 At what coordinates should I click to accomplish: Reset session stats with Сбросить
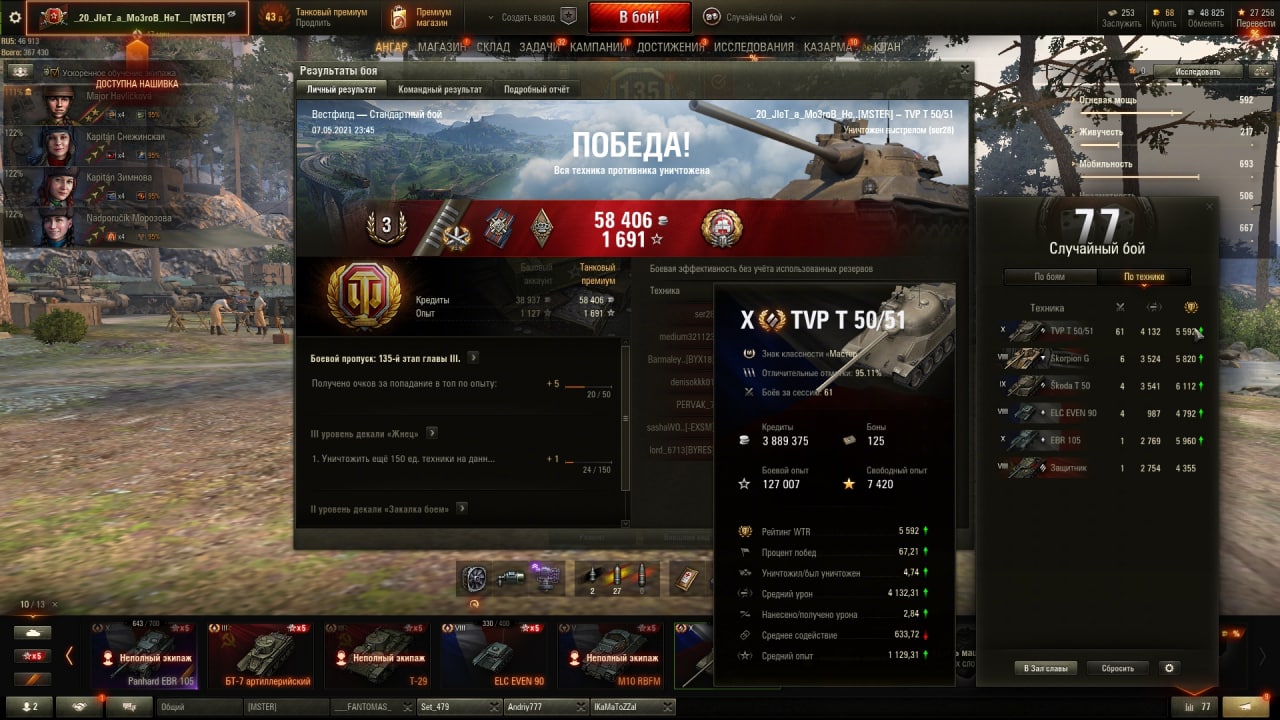point(1117,668)
